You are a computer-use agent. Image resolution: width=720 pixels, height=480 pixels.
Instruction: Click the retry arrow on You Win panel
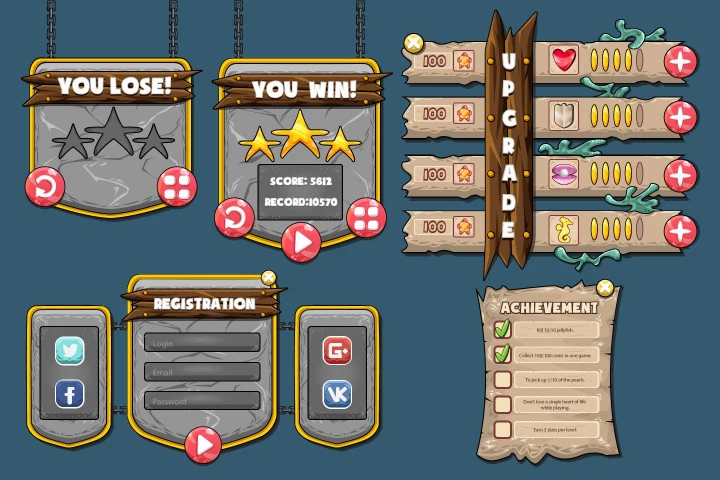pyautogui.click(x=234, y=216)
